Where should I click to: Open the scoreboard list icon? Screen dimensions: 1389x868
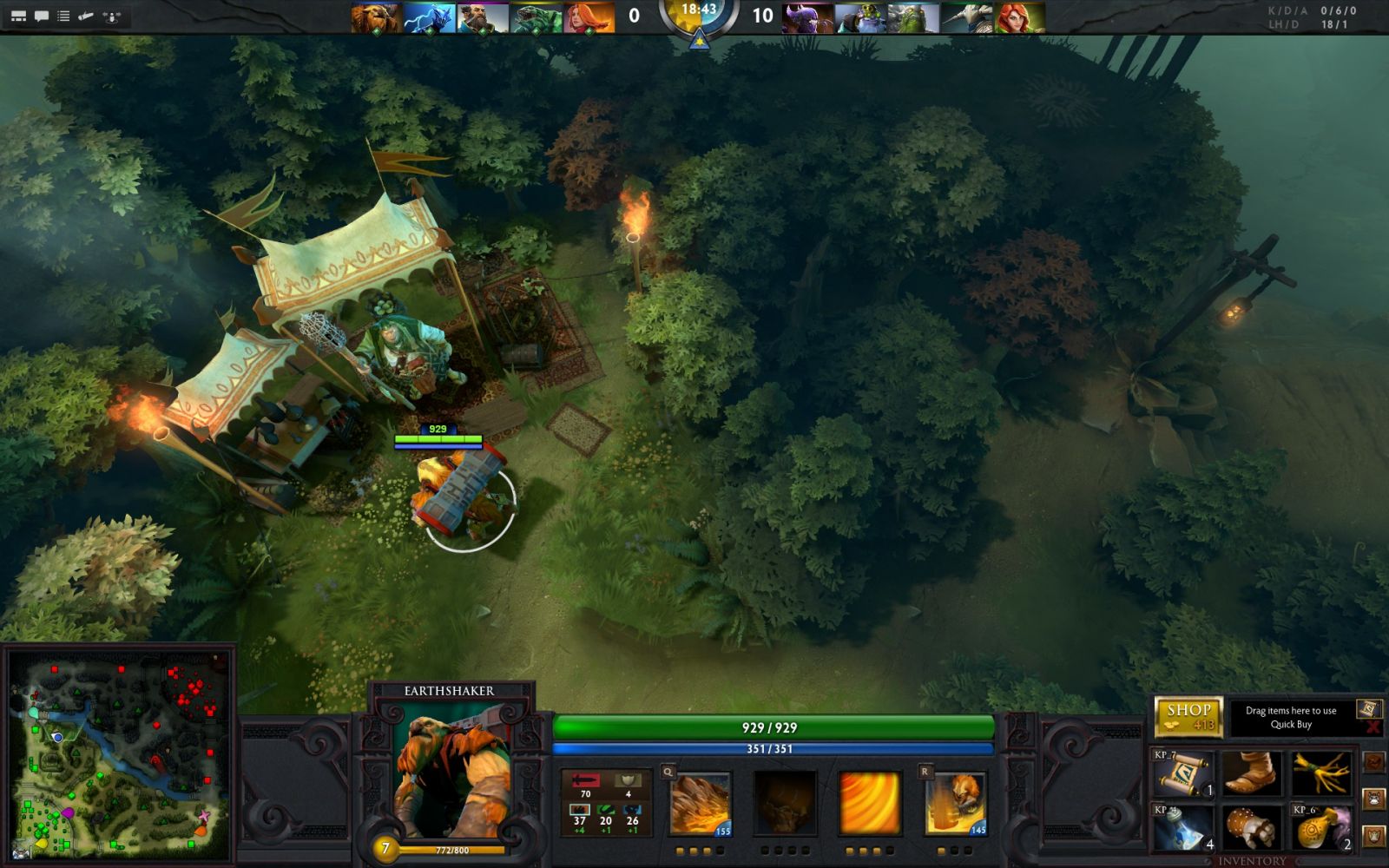pyautogui.click(x=63, y=16)
